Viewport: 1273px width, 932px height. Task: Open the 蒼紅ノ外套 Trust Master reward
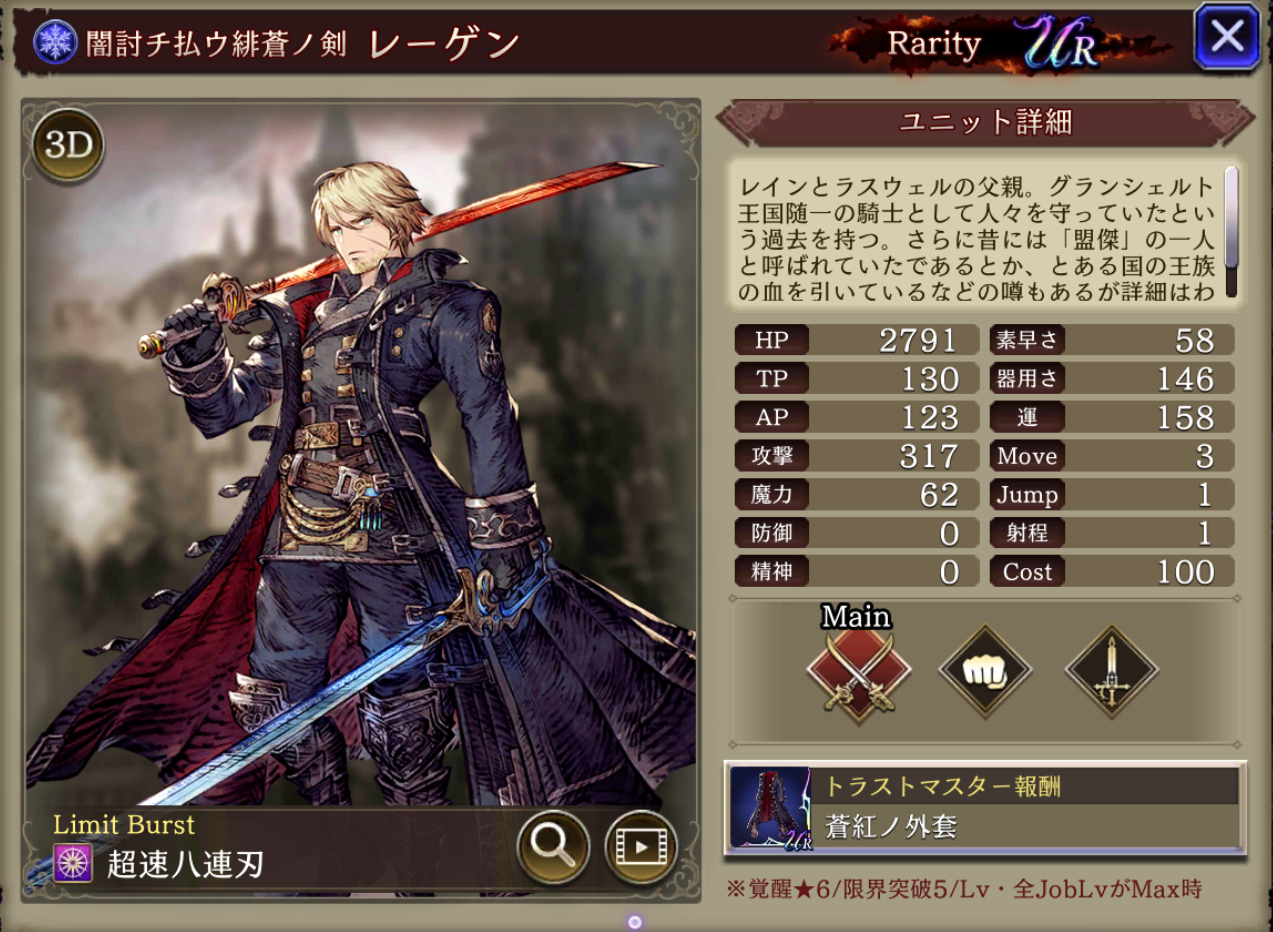(984, 809)
